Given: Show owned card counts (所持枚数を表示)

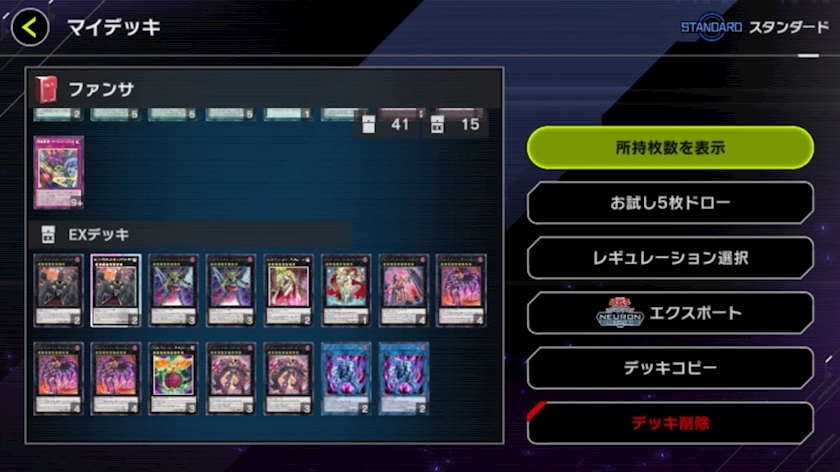Looking at the screenshot, I should tap(670, 148).
